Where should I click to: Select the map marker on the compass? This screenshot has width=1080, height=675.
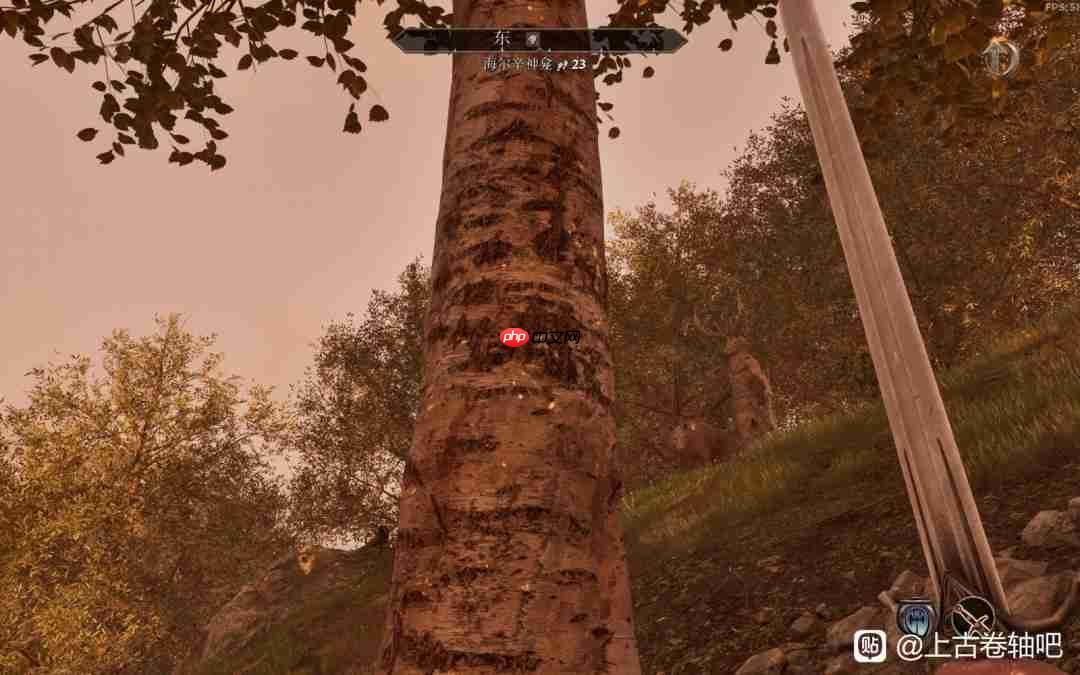coord(534,38)
